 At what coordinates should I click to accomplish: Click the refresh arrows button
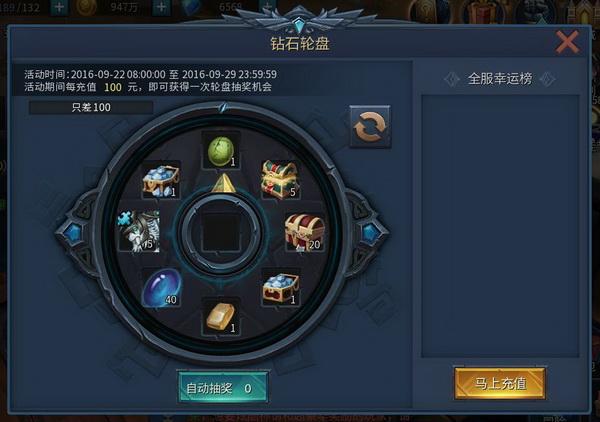[x=369, y=127]
